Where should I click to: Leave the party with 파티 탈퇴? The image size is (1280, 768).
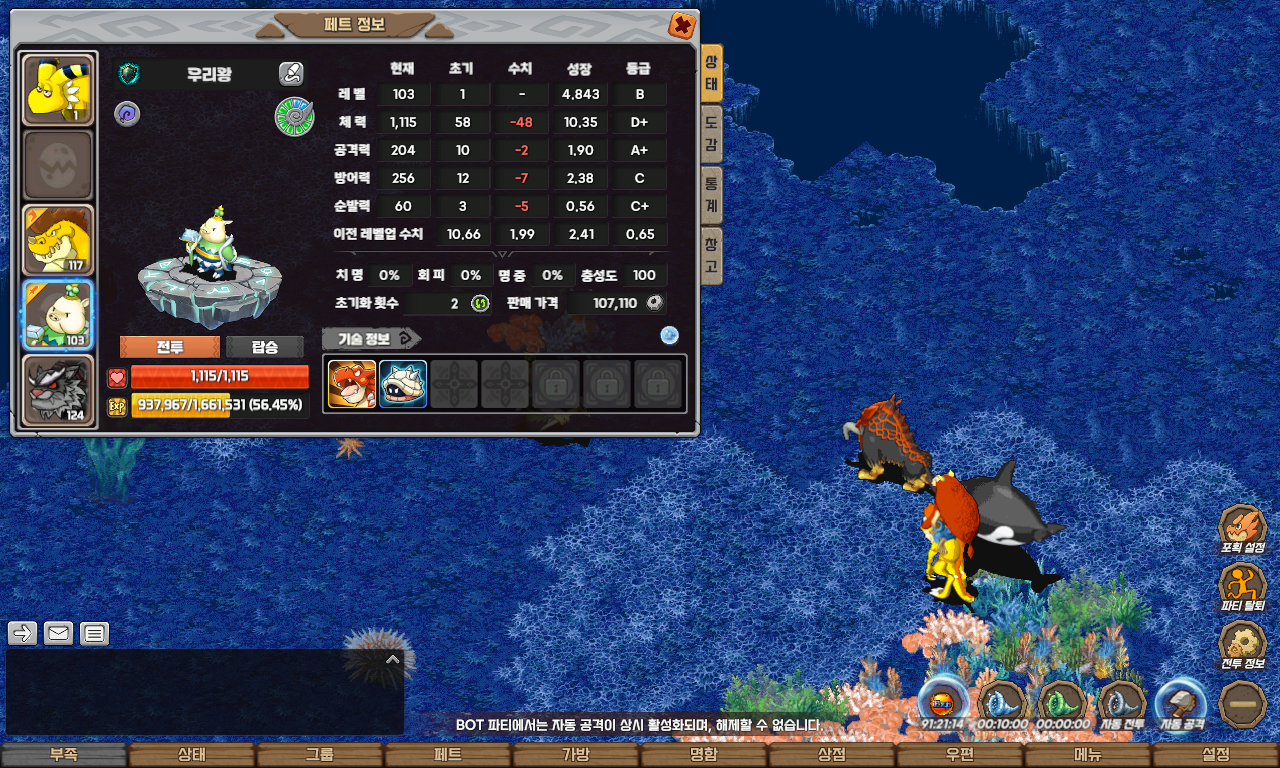[1243, 589]
